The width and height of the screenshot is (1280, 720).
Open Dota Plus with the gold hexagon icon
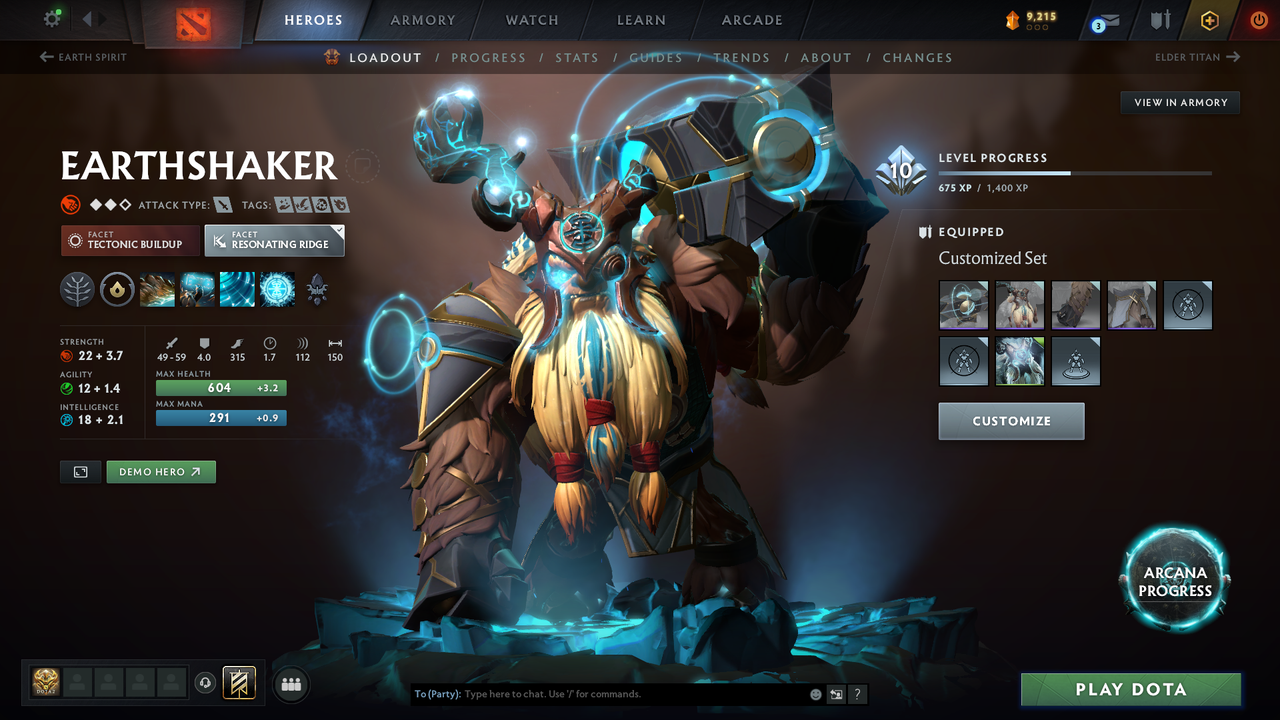(1210, 19)
